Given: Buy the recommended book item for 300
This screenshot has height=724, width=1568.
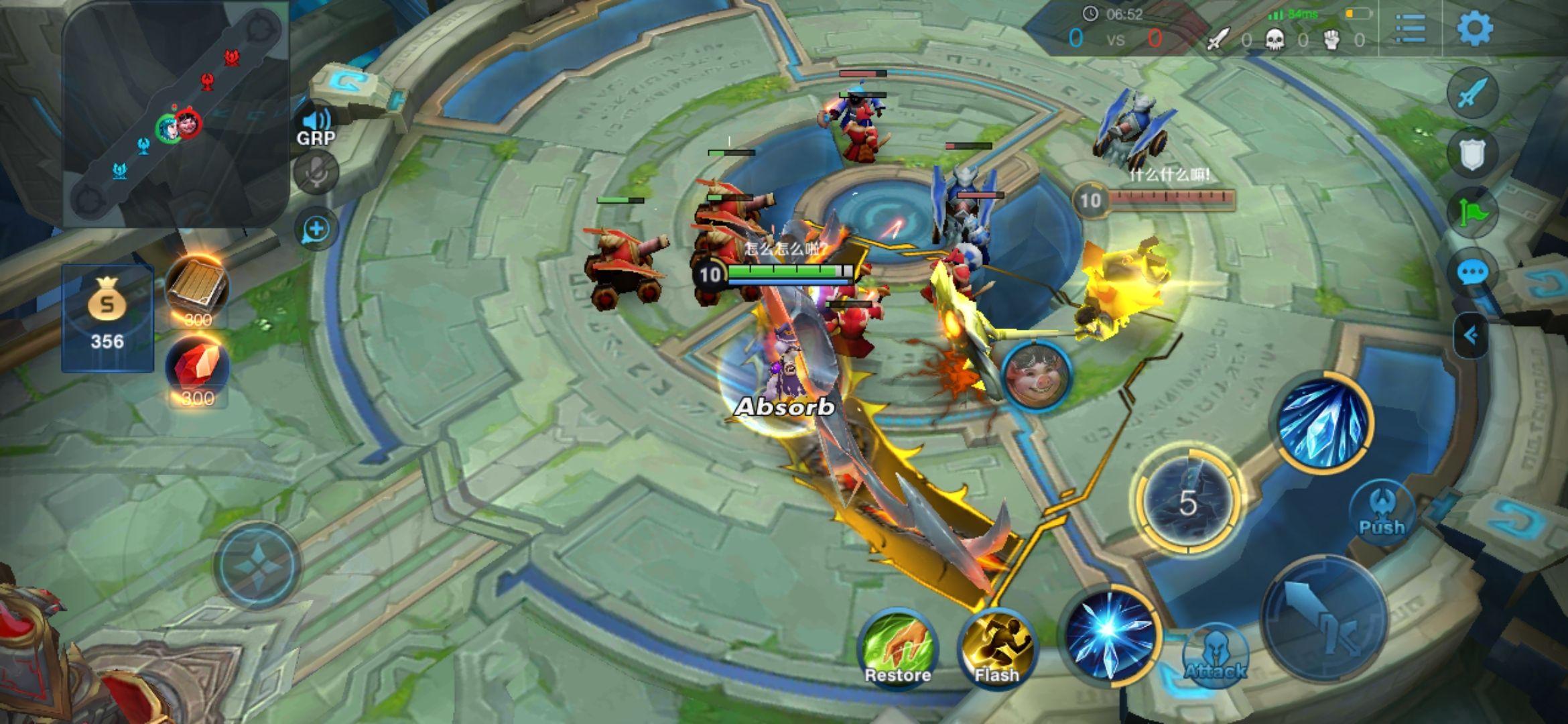Looking at the screenshot, I should pyautogui.click(x=197, y=290).
